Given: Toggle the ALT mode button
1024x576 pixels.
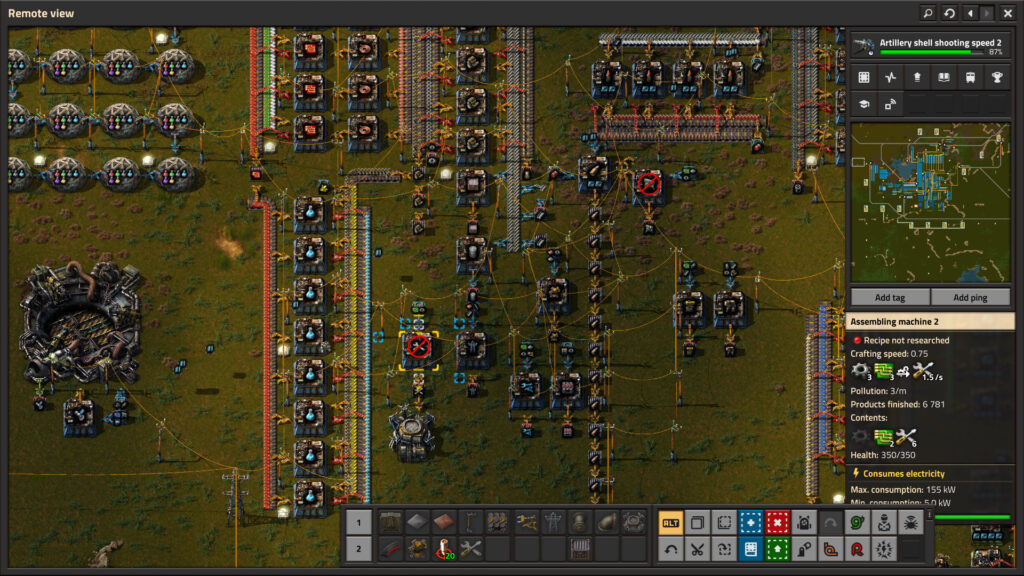Looking at the screenshot, I should click(x=671, y=522).
